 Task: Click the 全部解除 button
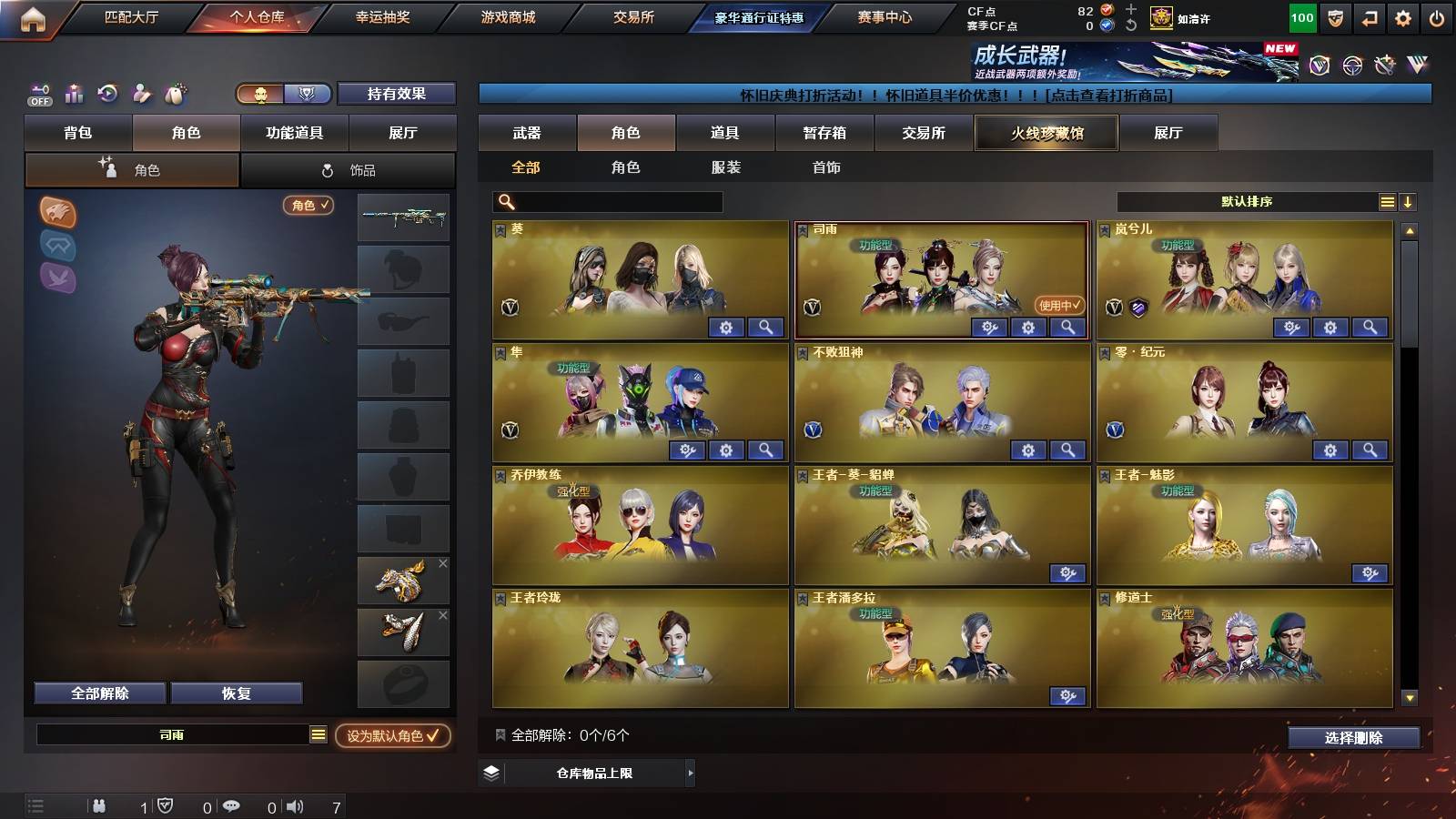[x=98, y=693]
